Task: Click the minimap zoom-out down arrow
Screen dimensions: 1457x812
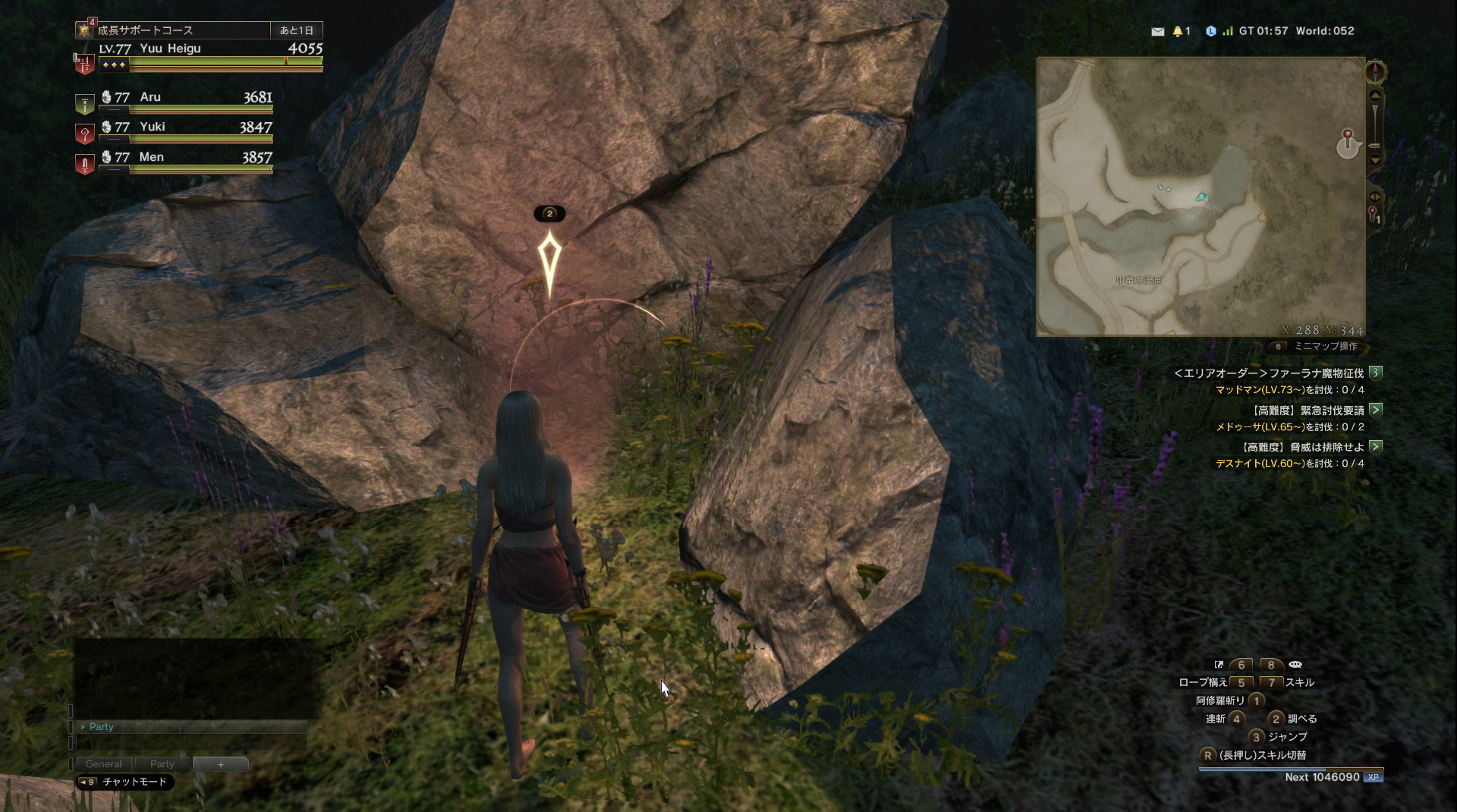Action: tap(1375, 160)
